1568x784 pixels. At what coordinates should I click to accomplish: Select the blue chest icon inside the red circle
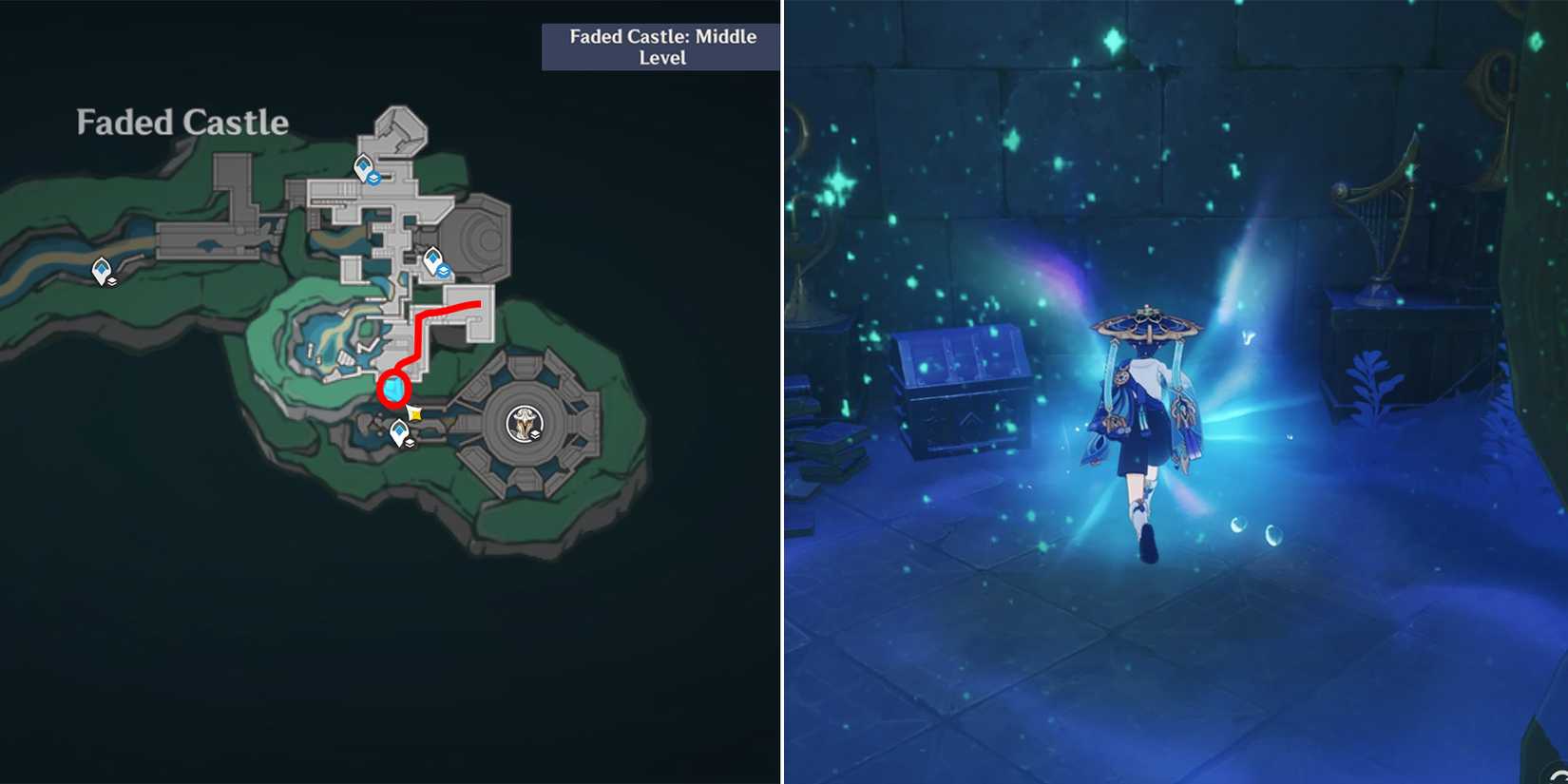(x=393, y=388)
